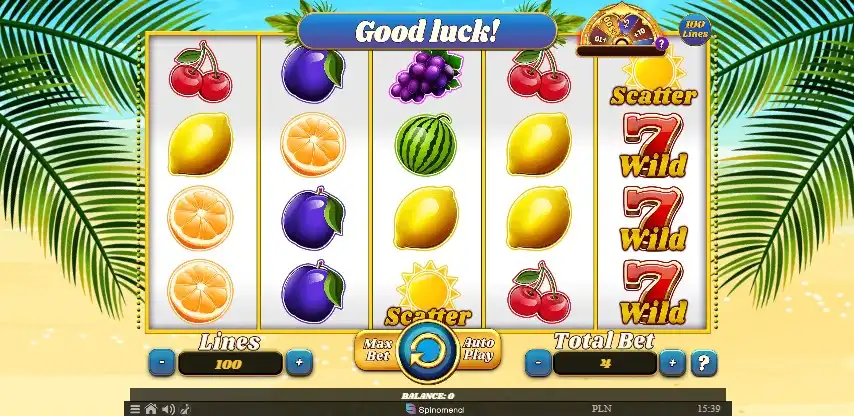854x416 pixels.
Task: Raise the Total Bet amount
Action: point(673,362)
